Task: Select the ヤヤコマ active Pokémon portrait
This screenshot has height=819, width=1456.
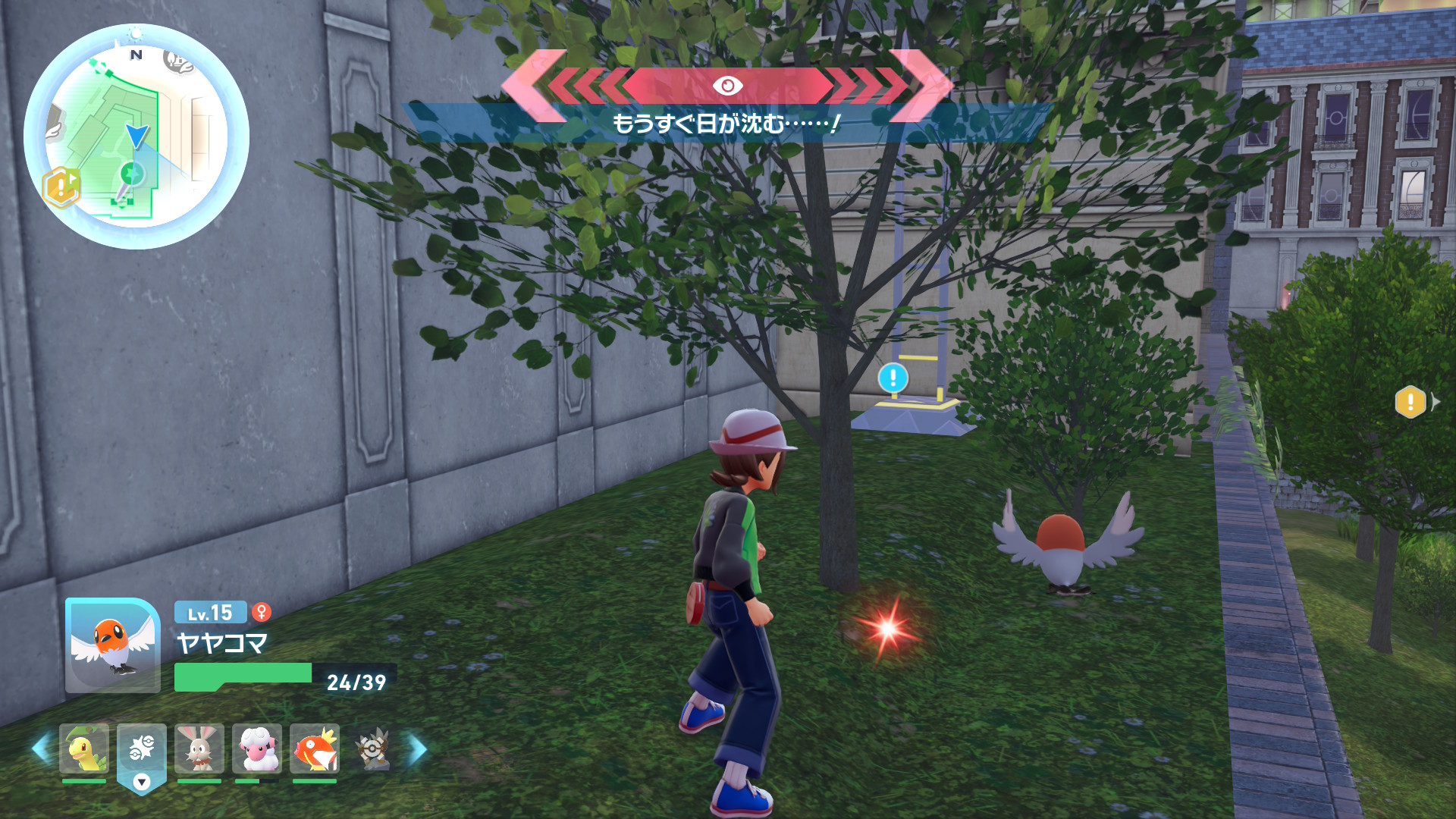Action: [x=113, y=645]
